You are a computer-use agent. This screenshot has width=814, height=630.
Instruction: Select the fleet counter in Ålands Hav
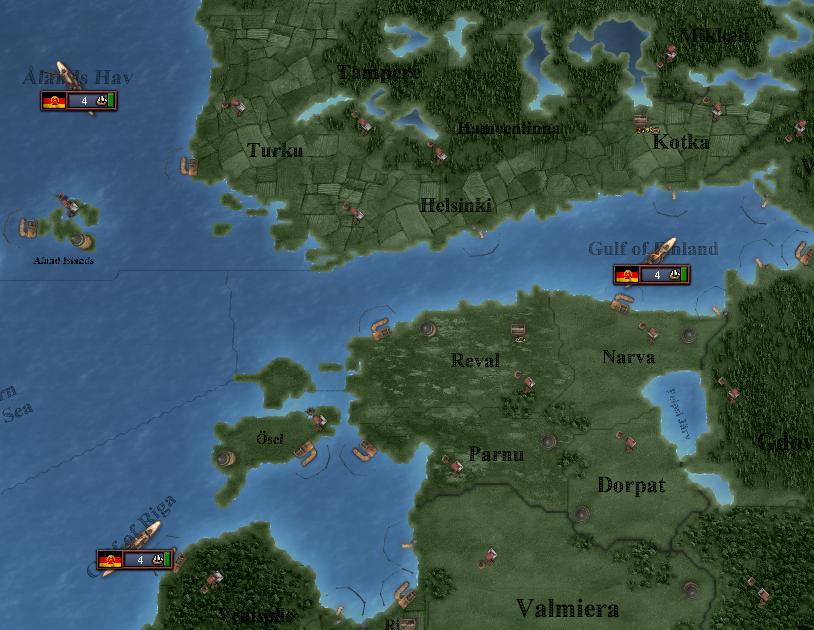pos(79,101)
